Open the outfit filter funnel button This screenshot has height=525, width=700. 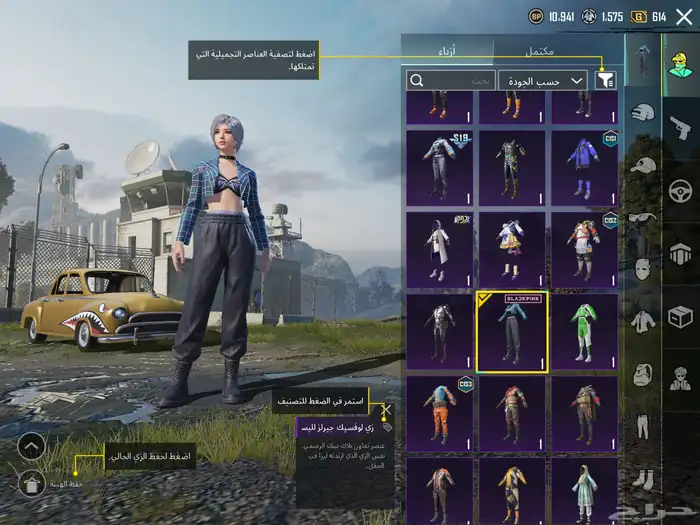[606, 80]
